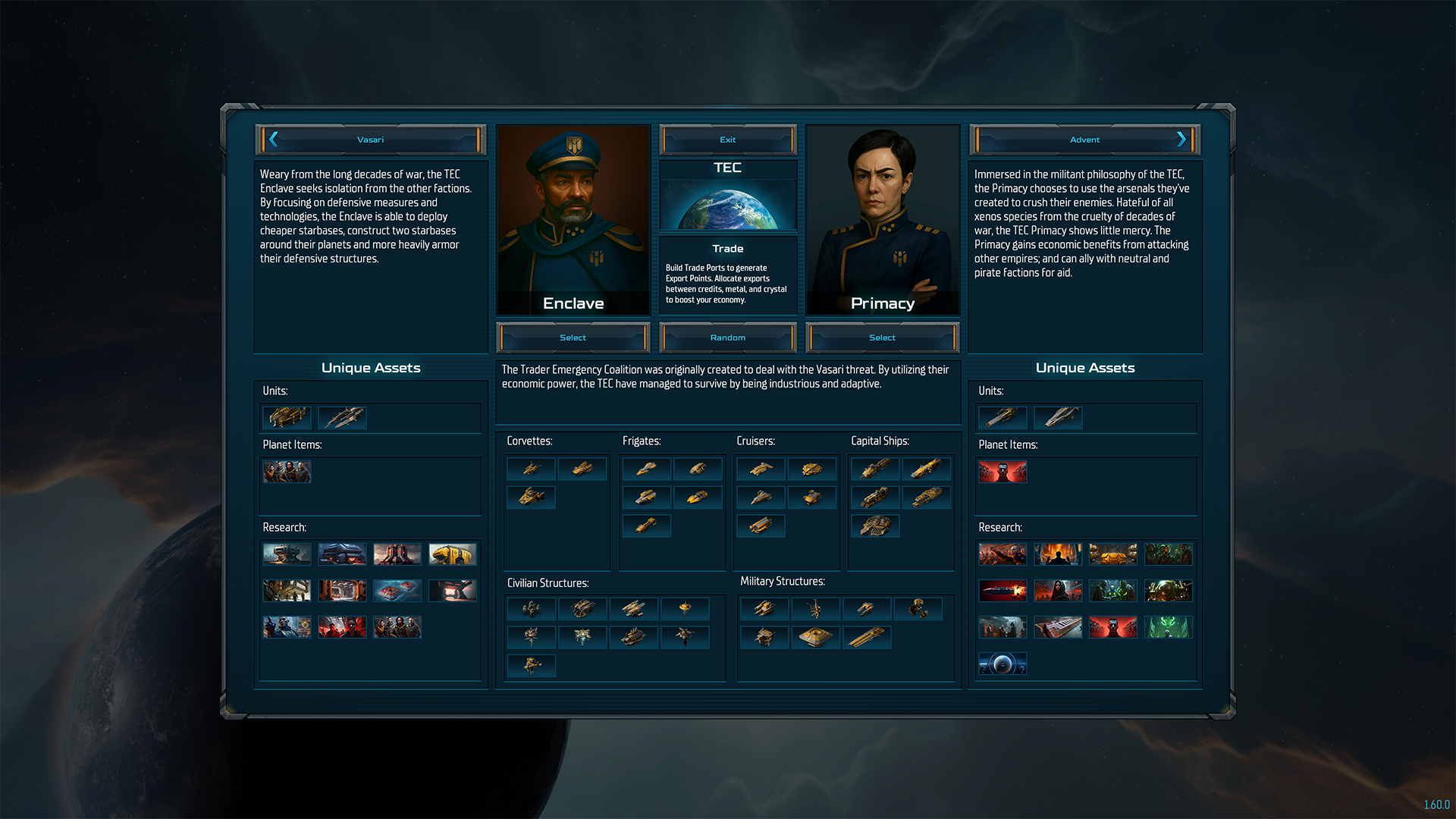Inspect the Enclave planet item icon
The width and height of the screenshot is (1456, 819).
tap(287, 472)
